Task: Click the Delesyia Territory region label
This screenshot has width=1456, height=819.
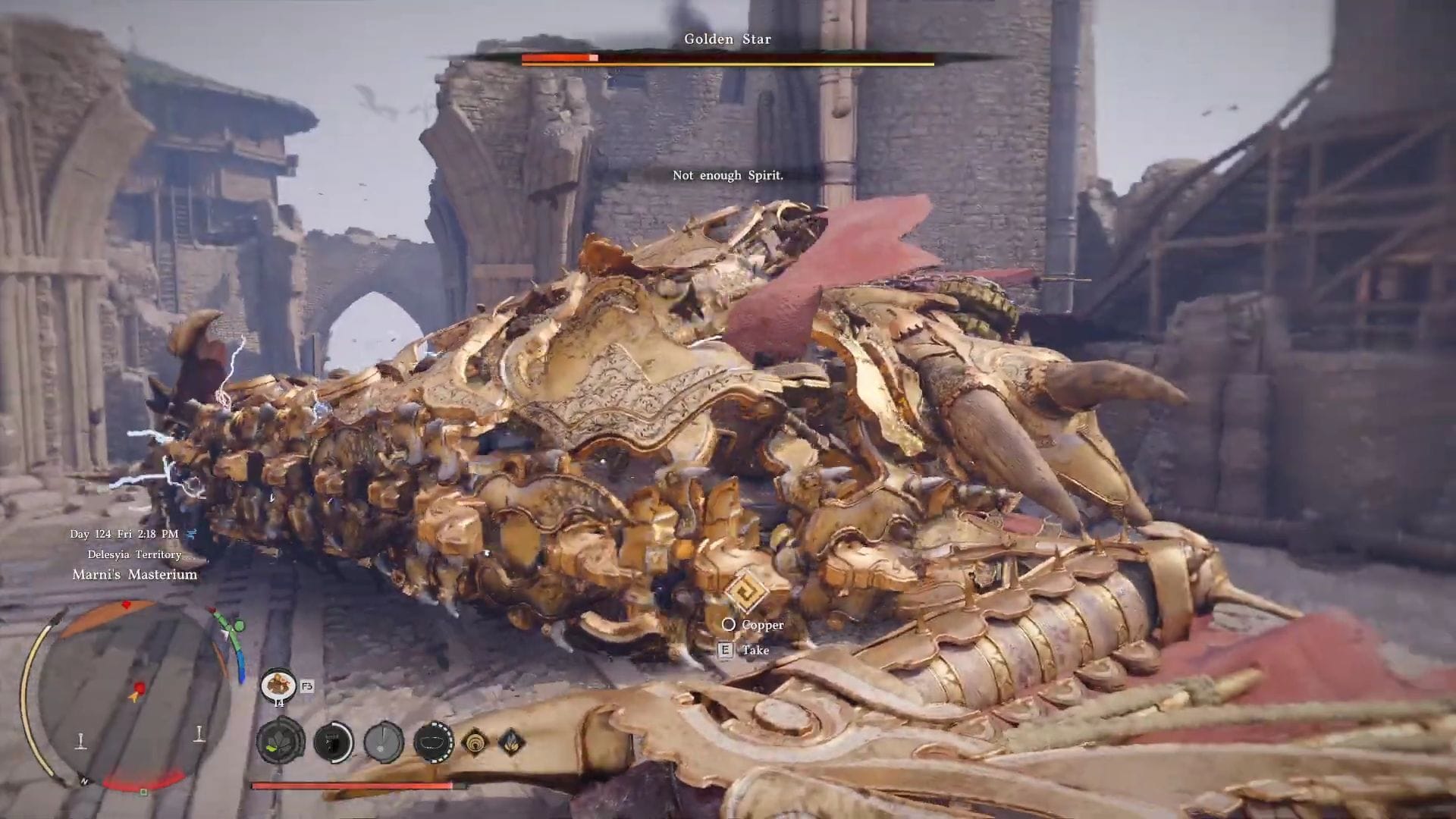Action: [x=134, y=554]
